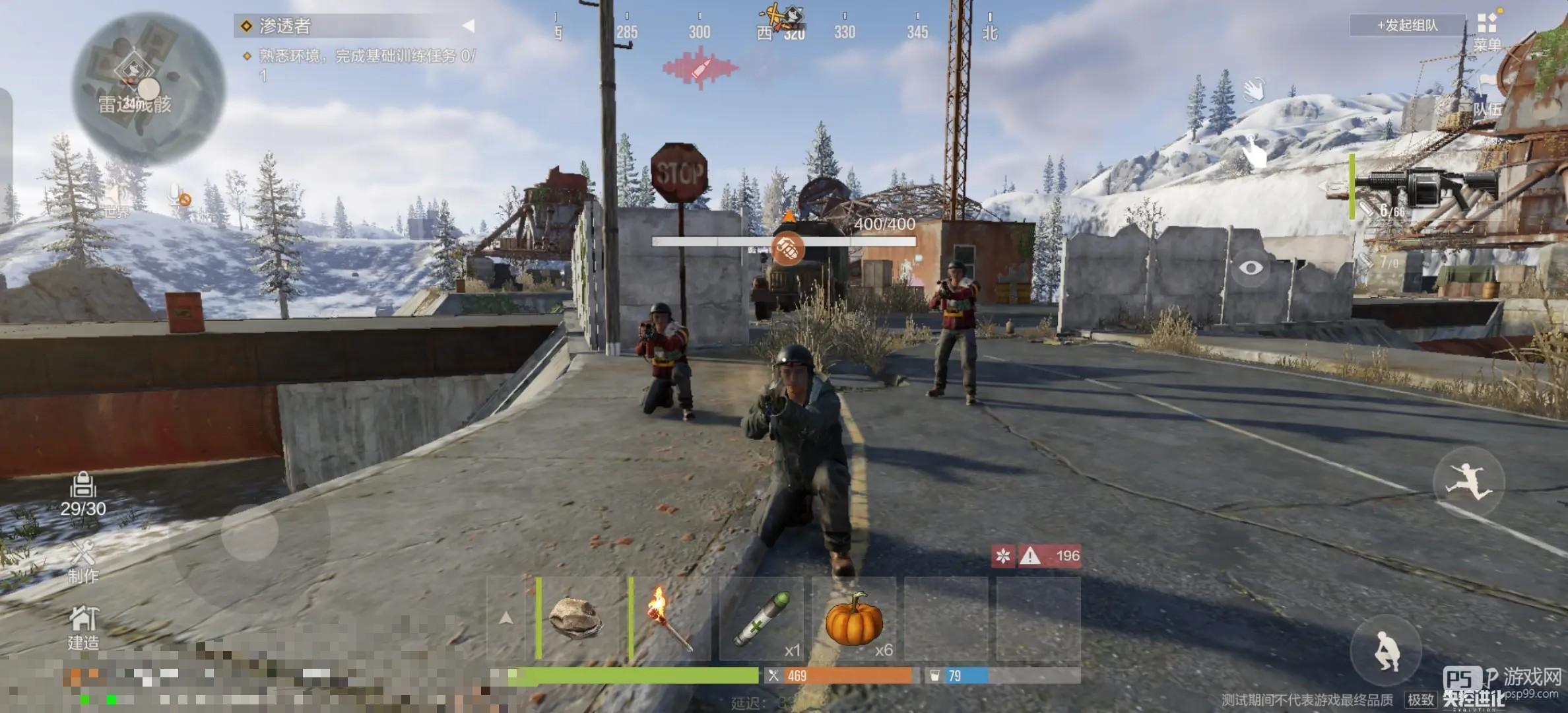Open the 制作 crafting menu
This screenshot has width=1568, height=713.
point(83,561)
